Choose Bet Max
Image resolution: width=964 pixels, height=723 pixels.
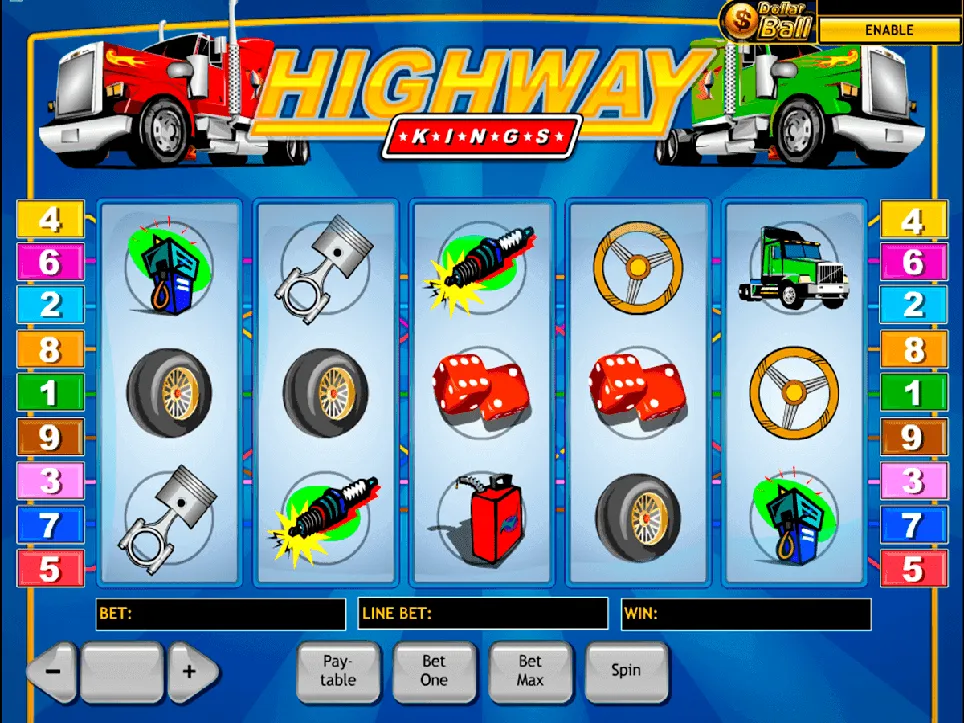[530, 670]
